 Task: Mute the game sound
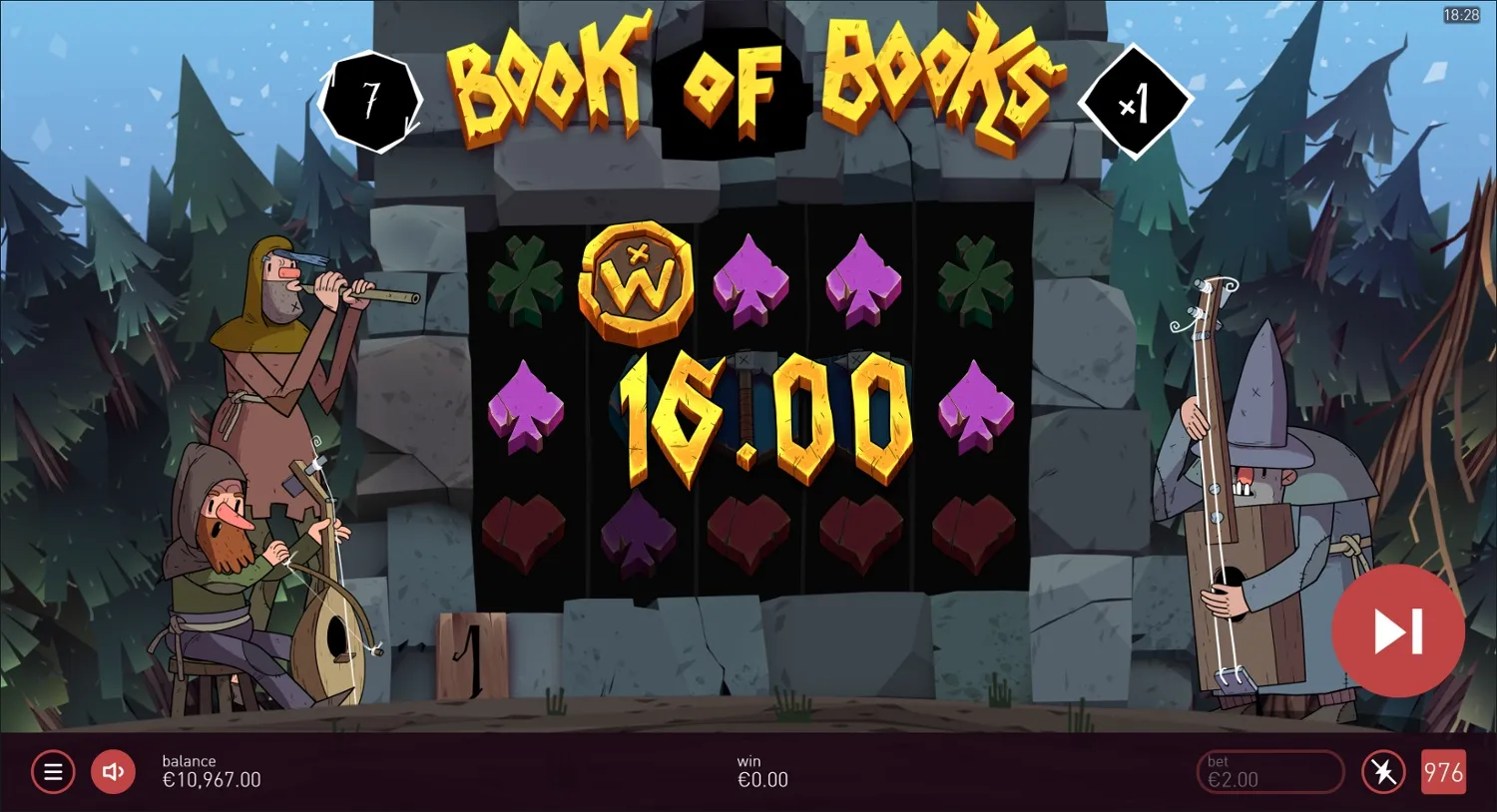click(113, 771)
